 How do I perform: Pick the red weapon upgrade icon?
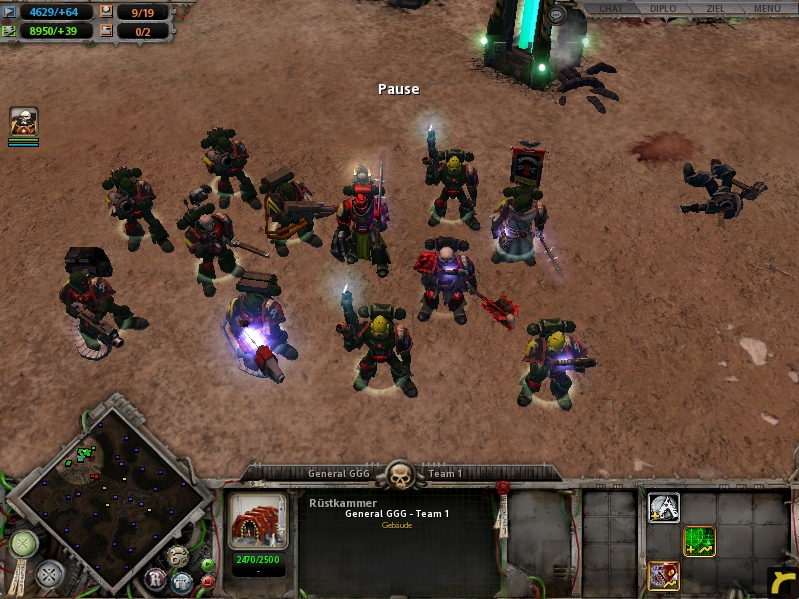(x=664, y=575)
